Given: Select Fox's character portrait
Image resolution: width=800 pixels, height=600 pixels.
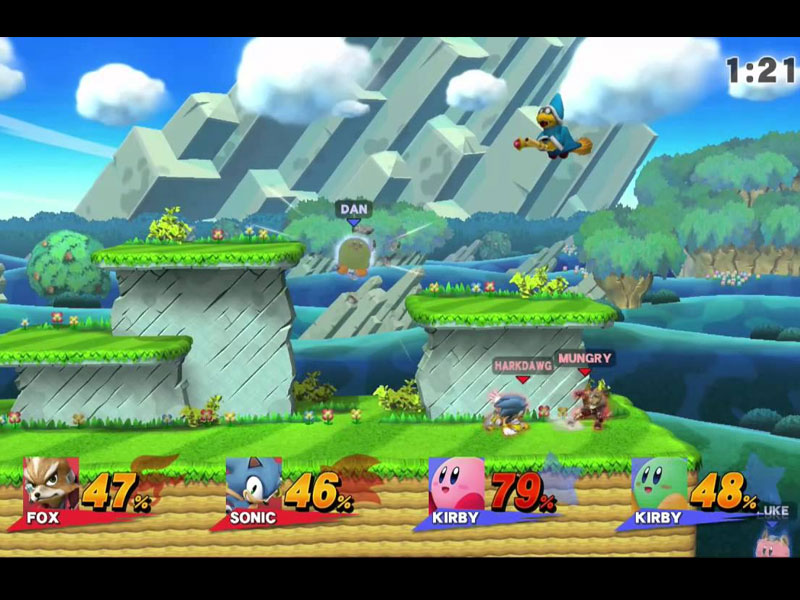Looking at the screenshot, I should (50, 485).
